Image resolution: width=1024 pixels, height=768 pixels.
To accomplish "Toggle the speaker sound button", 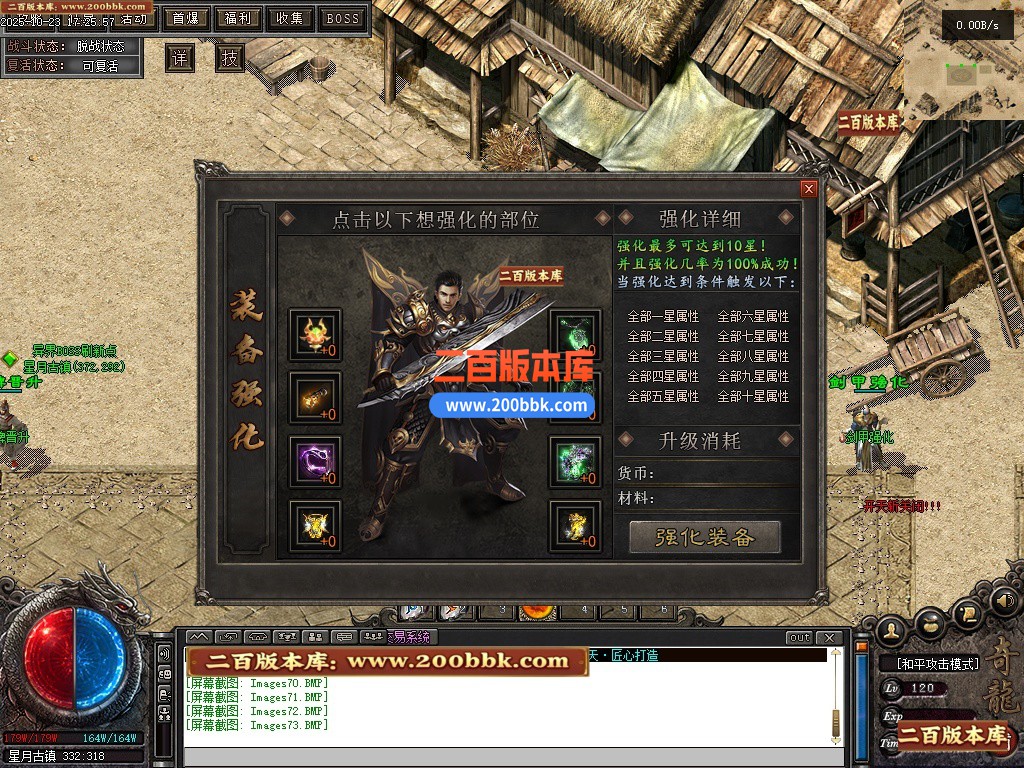I will pyautogui.click(x=1003, y=601).
